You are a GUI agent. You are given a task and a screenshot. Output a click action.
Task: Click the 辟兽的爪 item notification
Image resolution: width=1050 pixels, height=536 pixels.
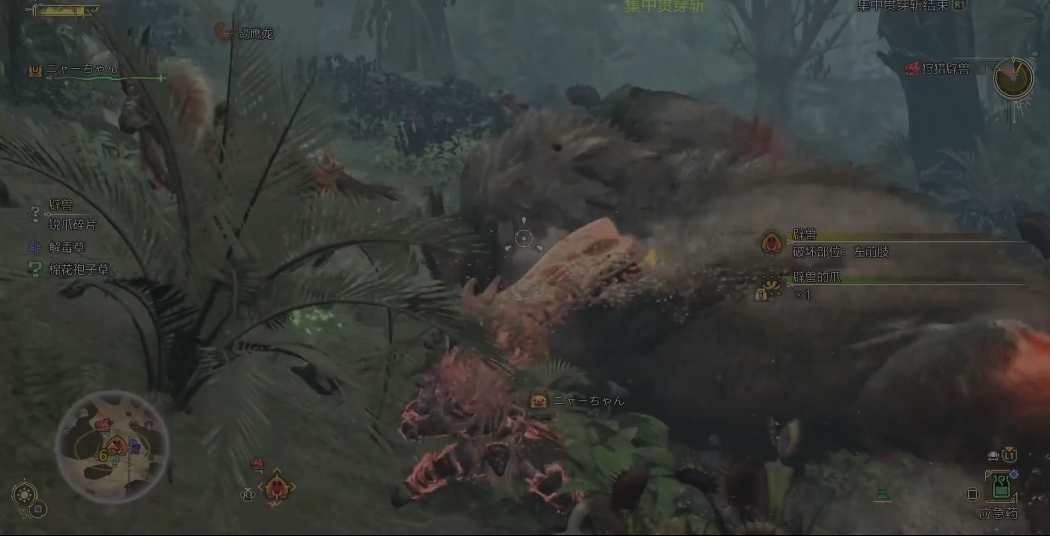[x=816, y=277]
